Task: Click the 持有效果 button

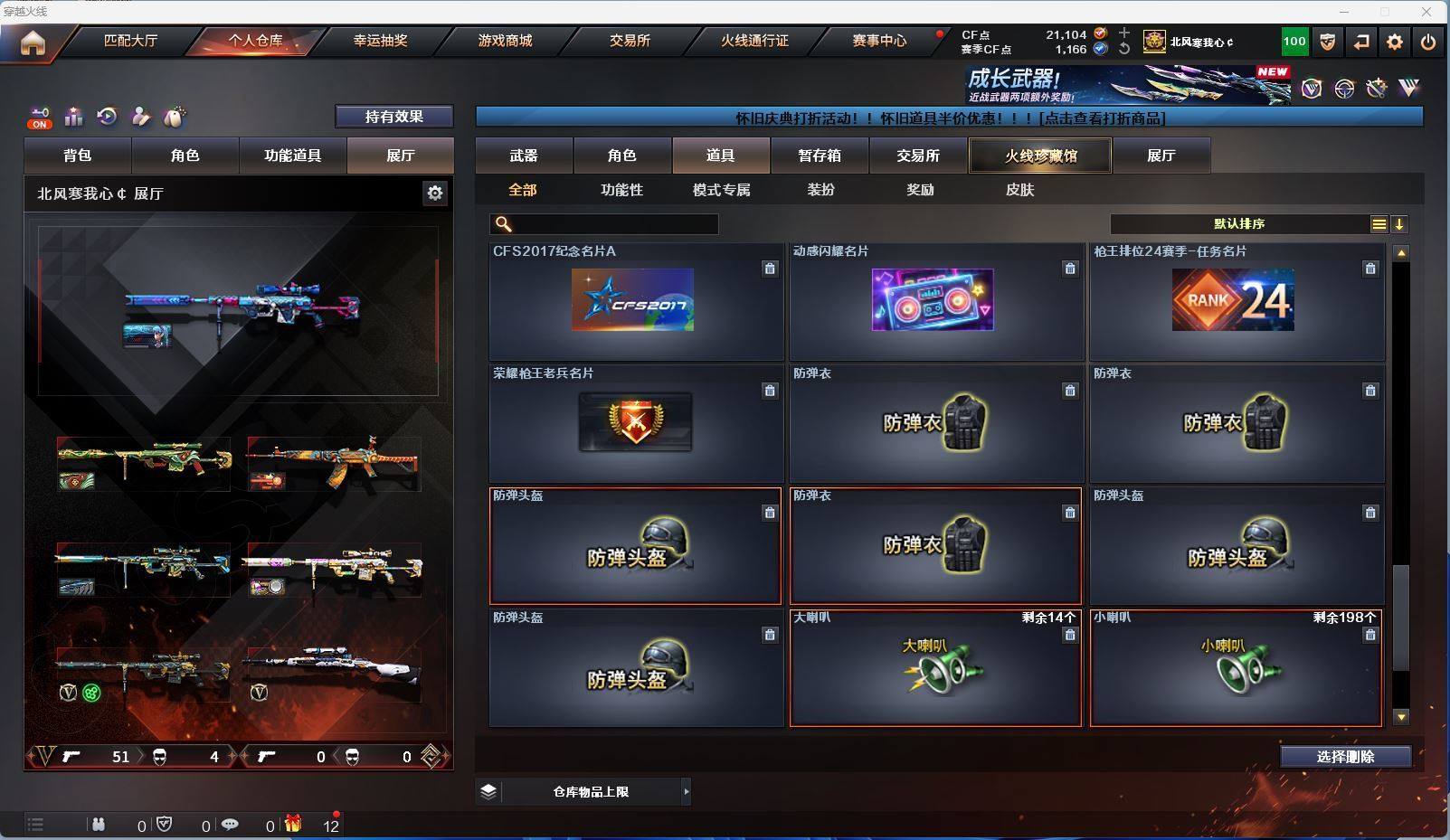Action: (393, 117)
